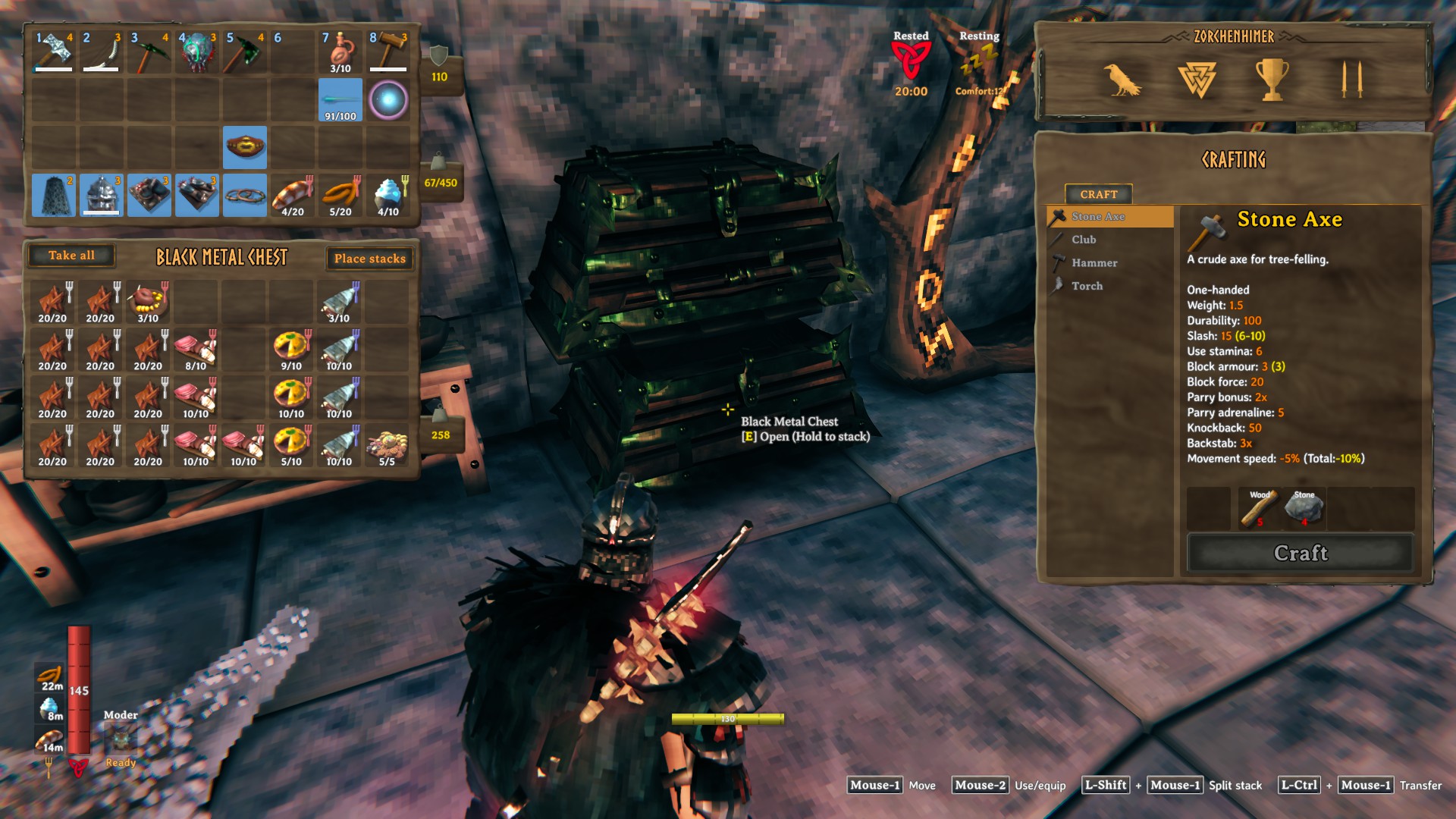Open the raven icon tab
This screenshot has width=1456, height=819.
[1121, 80]
